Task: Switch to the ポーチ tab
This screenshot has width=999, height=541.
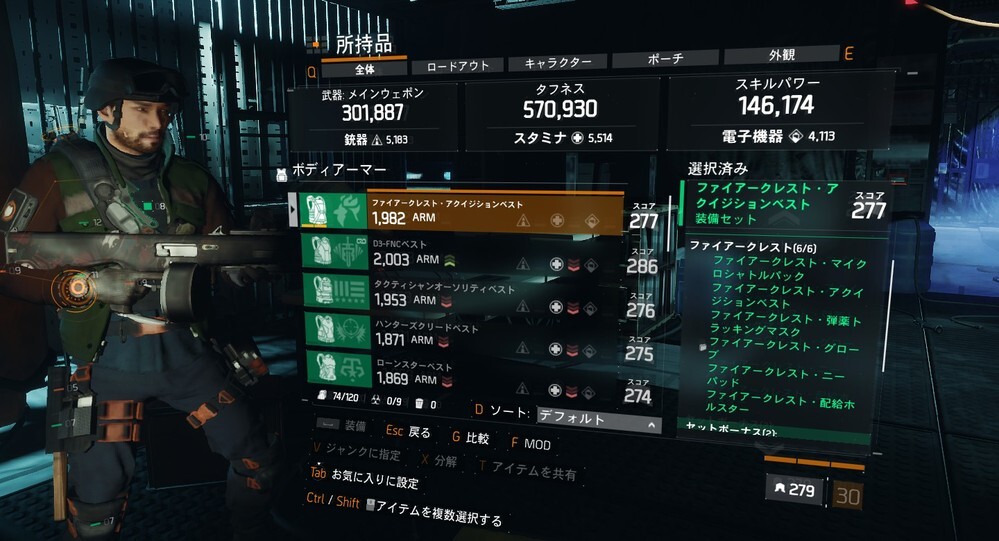Action: (x=662, y=60)
